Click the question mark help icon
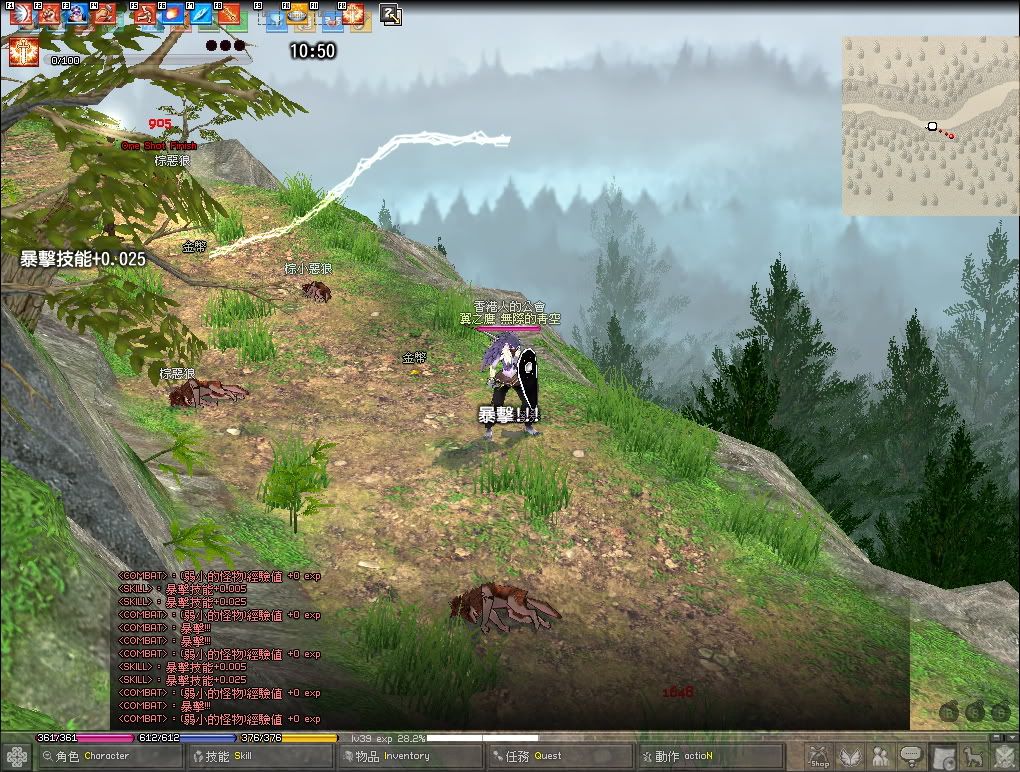Viewport: 1020px width, 772px height. (391, 15)
